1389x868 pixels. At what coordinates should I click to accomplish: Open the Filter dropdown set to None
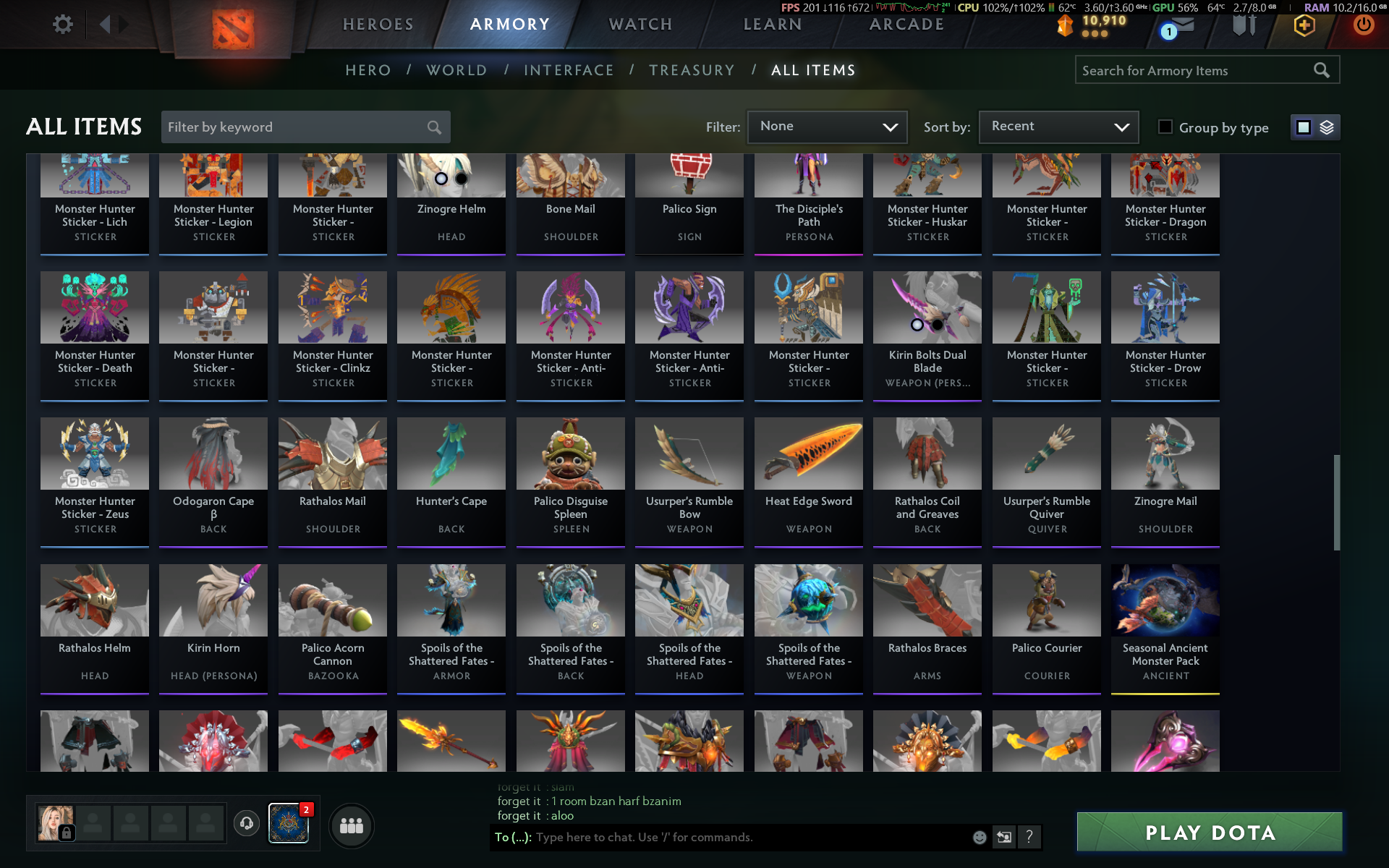[827, 127]
